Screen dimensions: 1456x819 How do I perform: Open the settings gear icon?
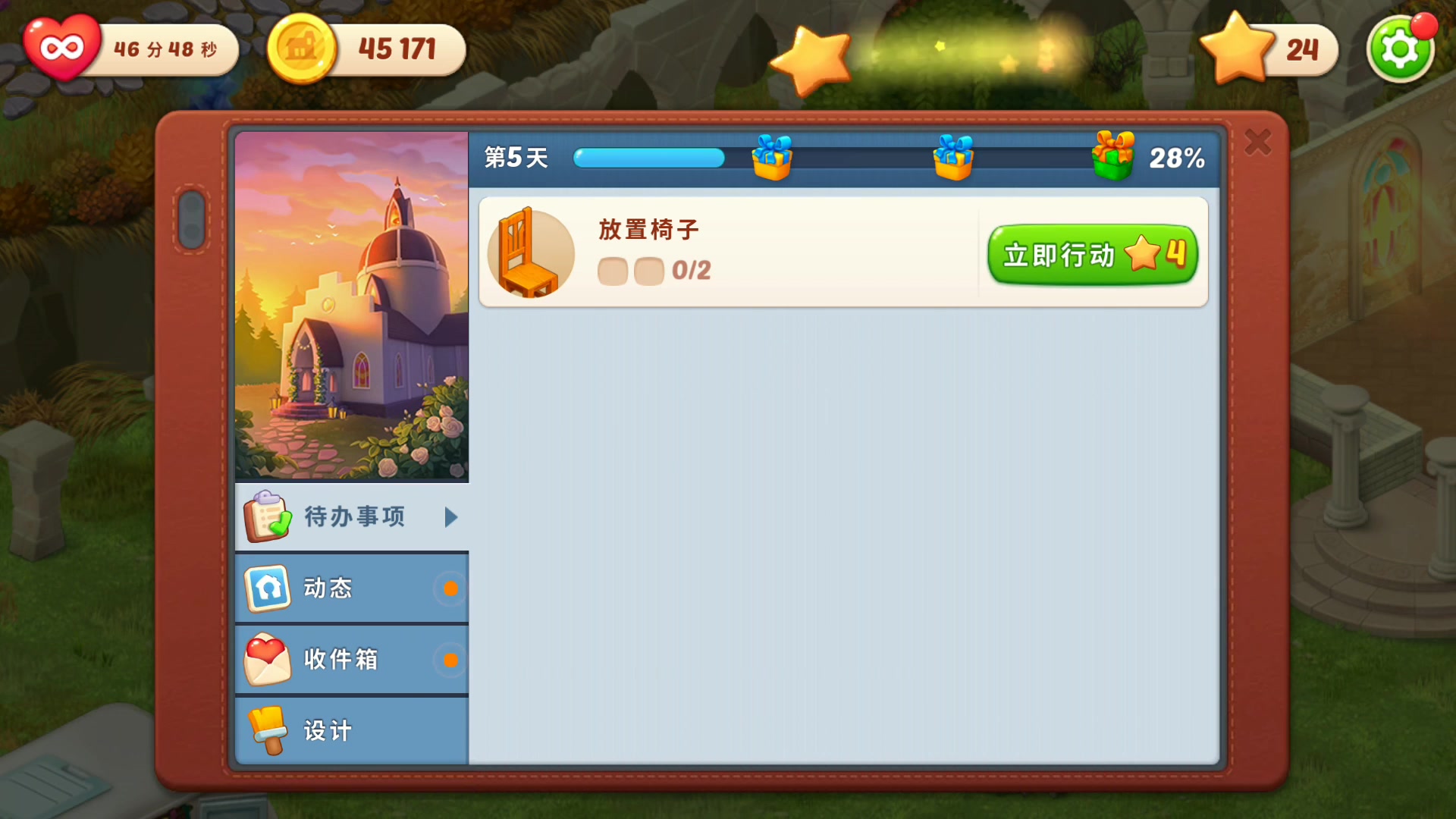tap(1400, 48)
